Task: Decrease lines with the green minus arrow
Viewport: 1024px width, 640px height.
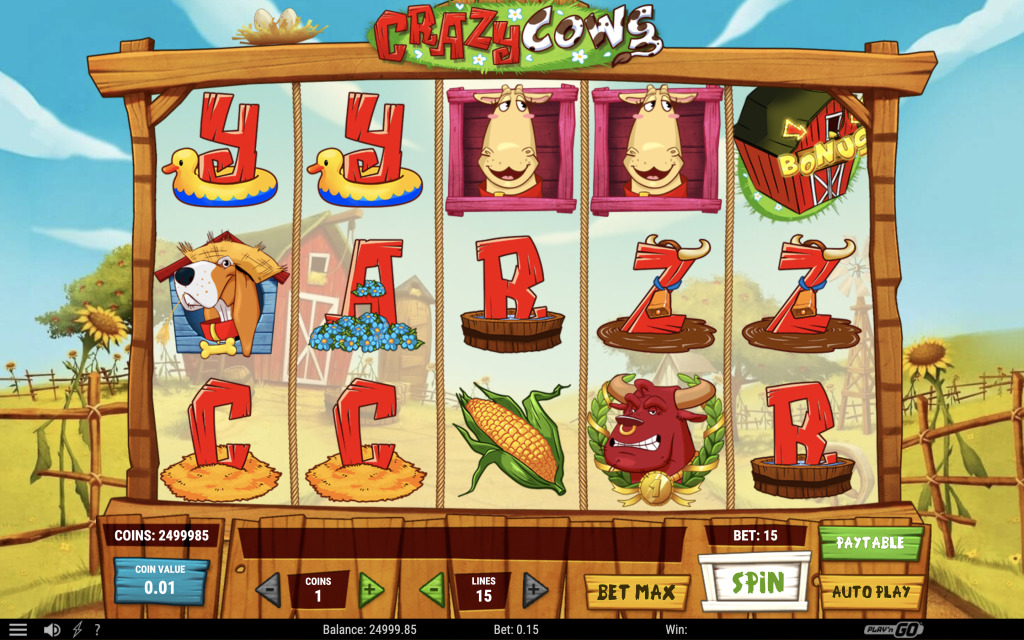Action: (432, 590)
